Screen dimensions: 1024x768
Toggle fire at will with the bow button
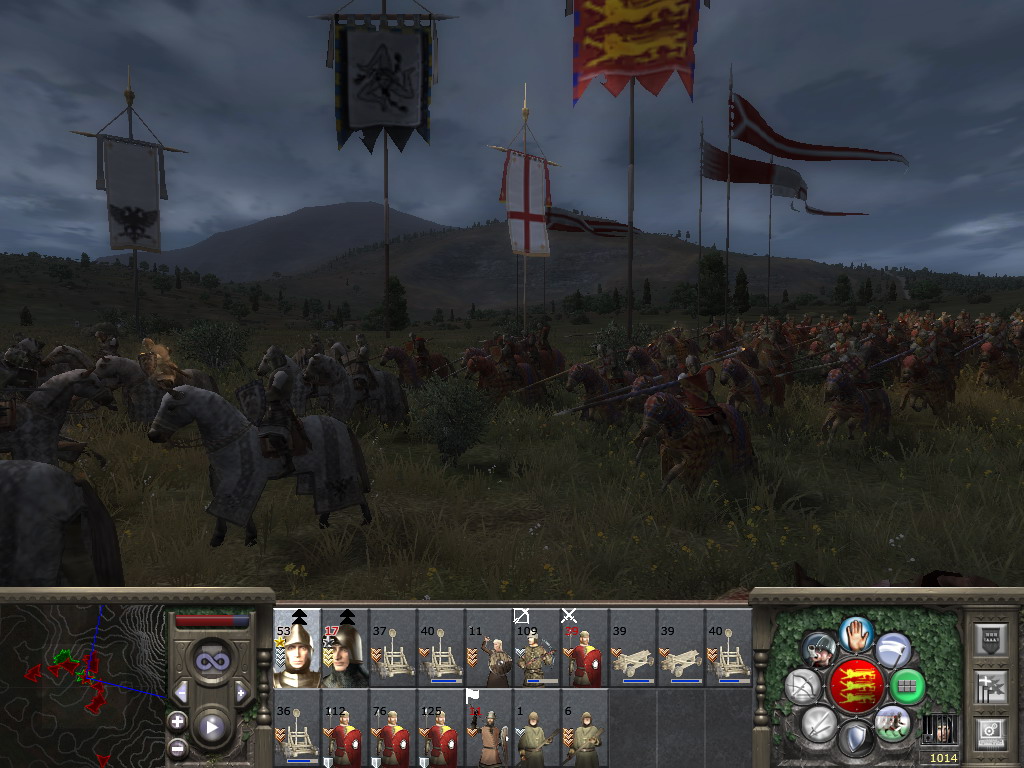click(x=803, y=686)
